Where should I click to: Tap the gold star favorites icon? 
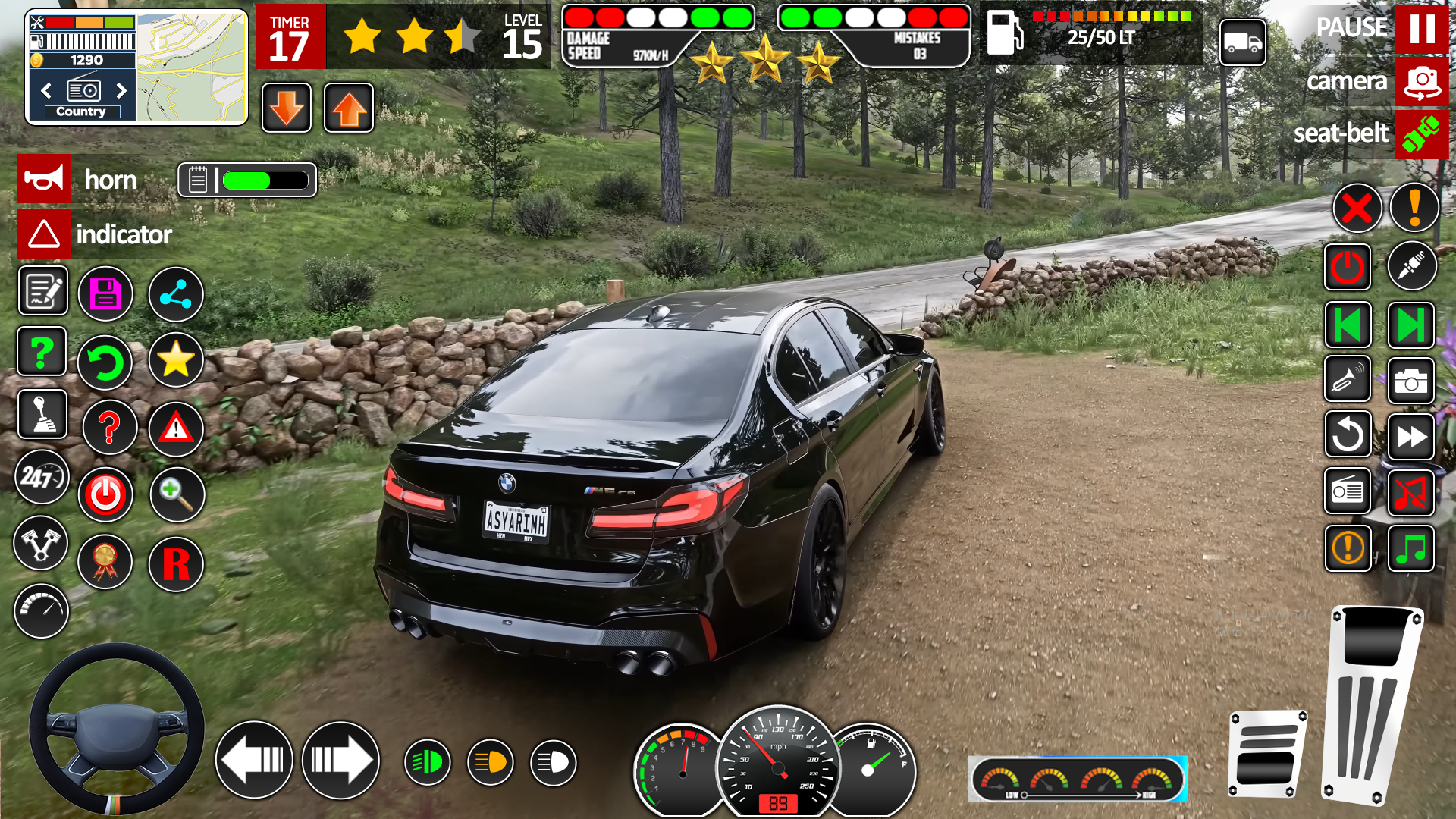(176, 359)
